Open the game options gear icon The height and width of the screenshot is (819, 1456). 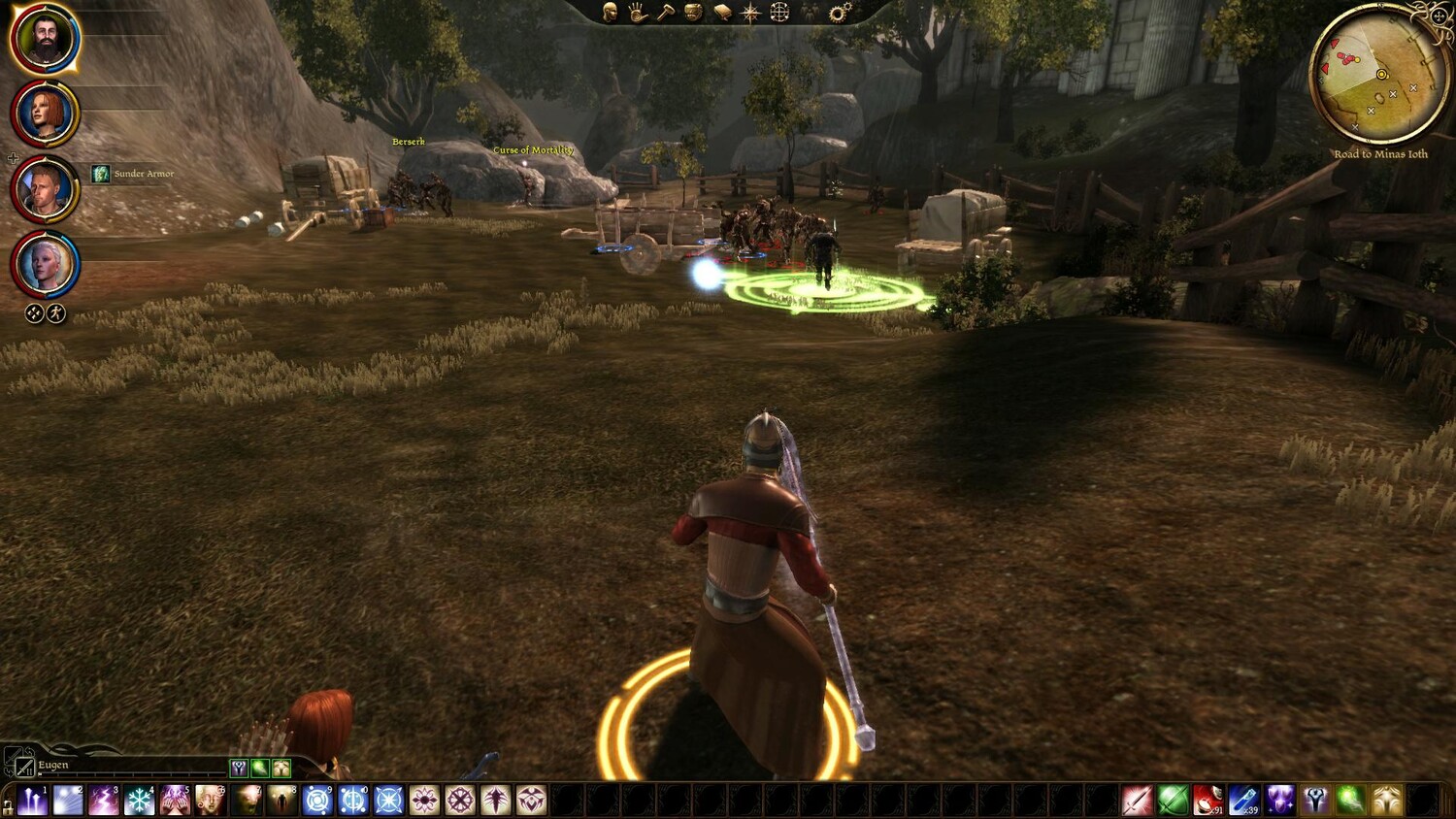click(840, 13)
